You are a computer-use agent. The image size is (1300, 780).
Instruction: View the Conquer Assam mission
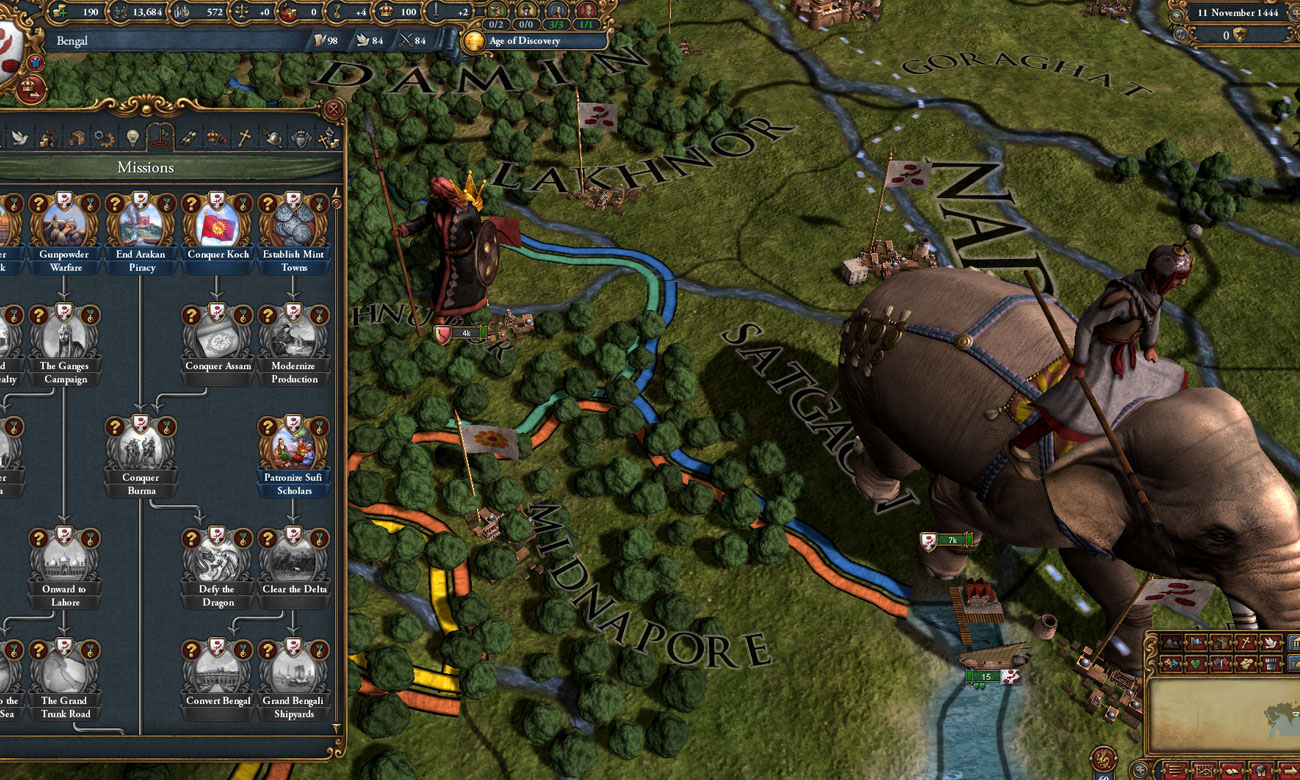pyautogui.click(x=217, y=335)
